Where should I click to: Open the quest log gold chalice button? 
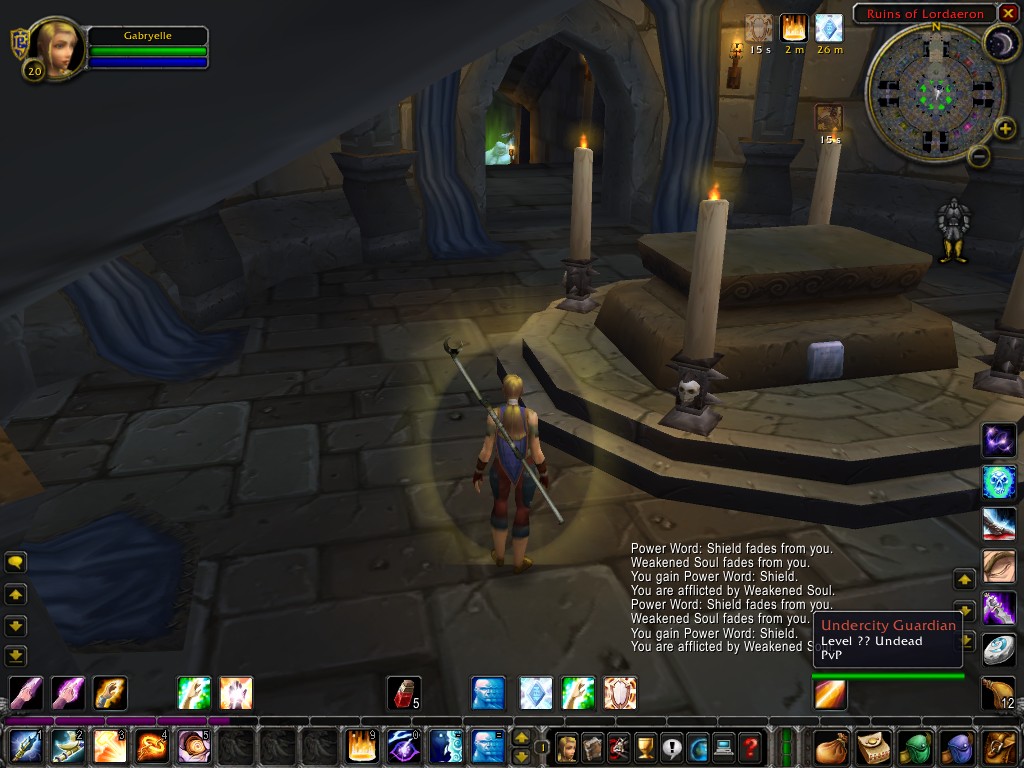pos(645,746)
